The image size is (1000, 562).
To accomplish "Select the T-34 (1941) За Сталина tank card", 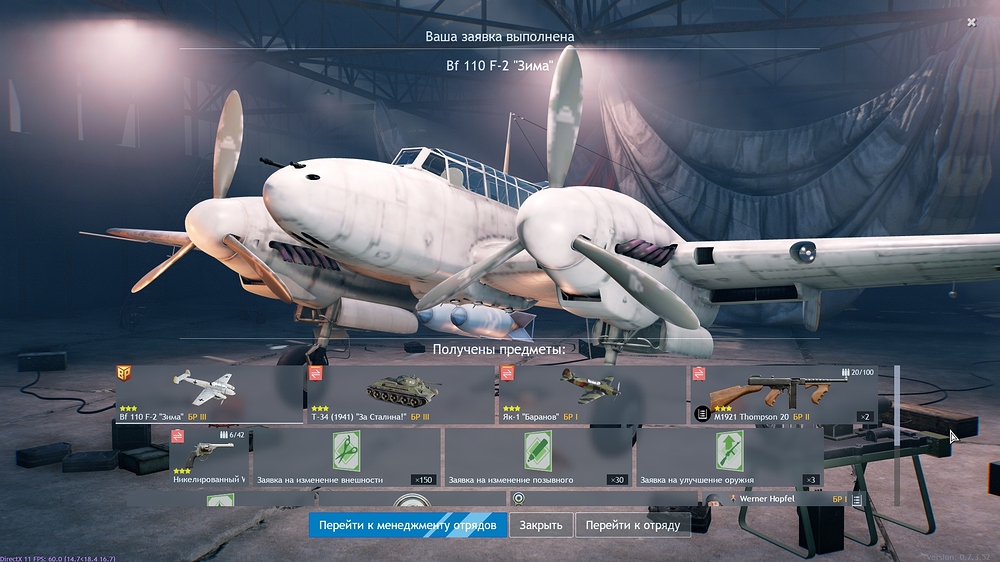I will [401, 394].
